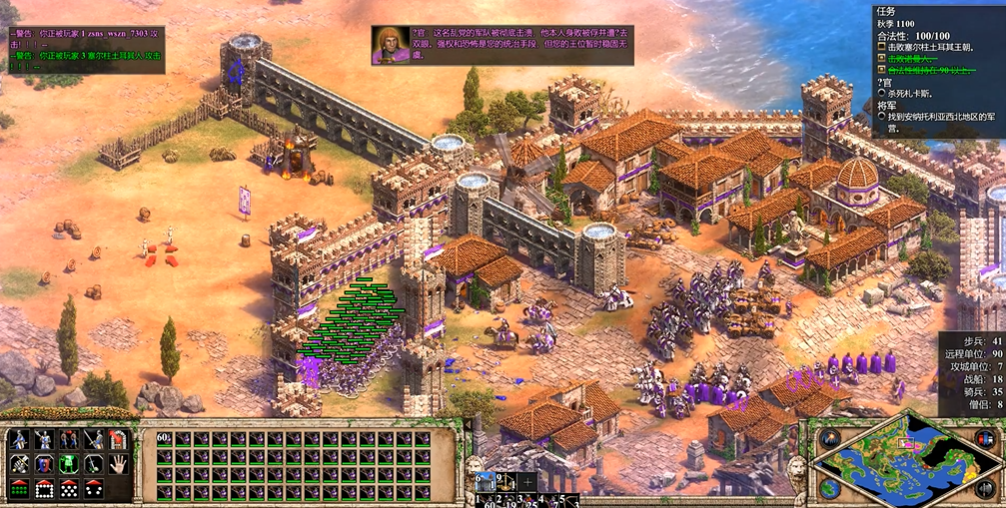Viewport: 1006px width, 508px height.
Task: Click the plus button in the lower bar
Action: [x=529, y=483]
